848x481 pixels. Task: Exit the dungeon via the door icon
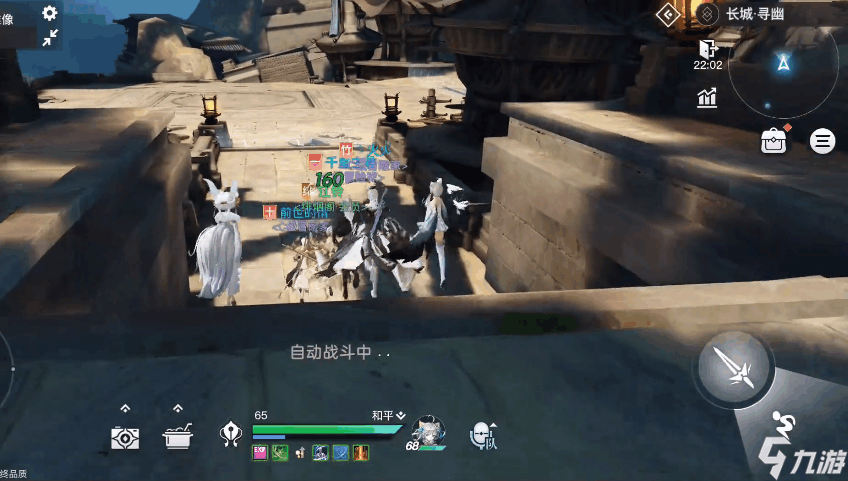pyautogui.click(x=708, y=48)
